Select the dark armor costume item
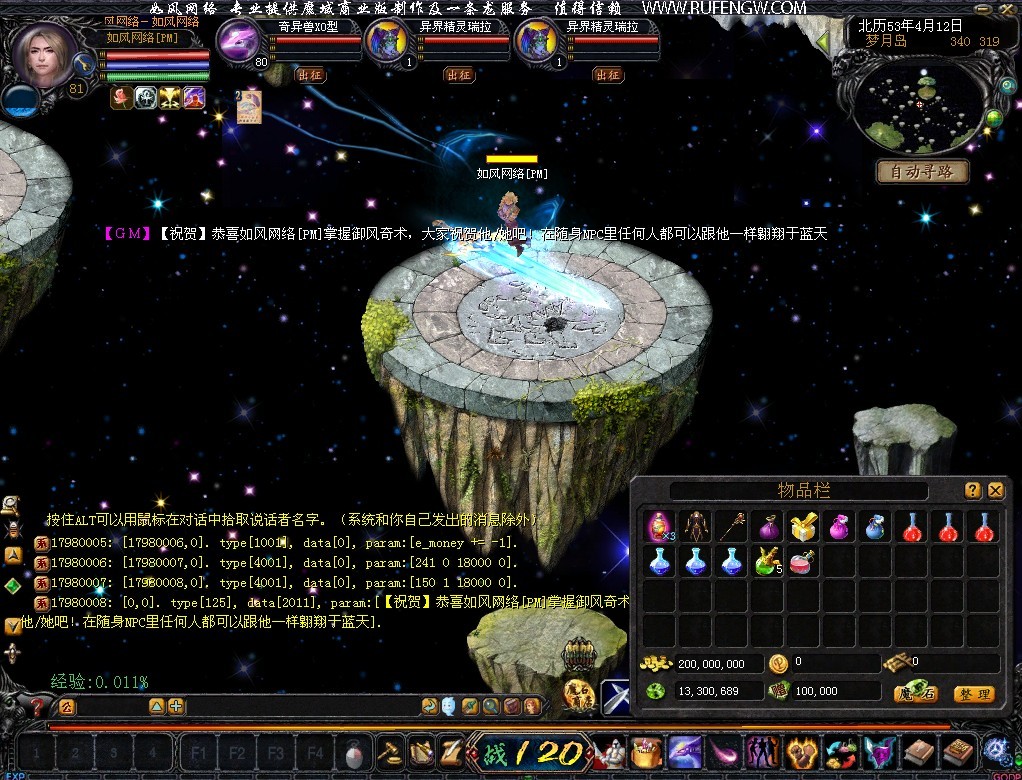Screen dimensions: 1022x780 click(696, 527)
